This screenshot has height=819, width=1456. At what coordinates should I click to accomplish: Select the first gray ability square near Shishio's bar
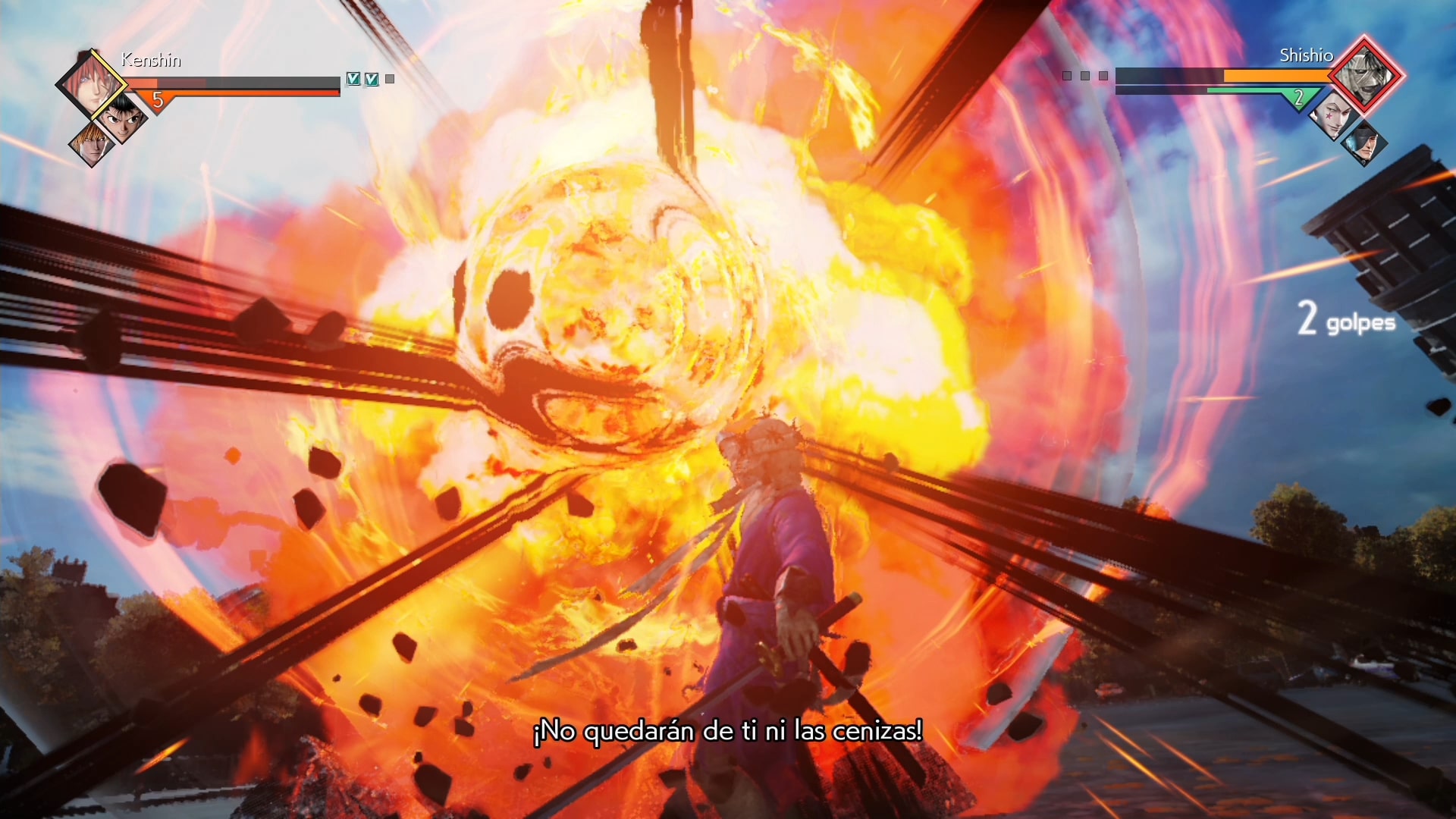click(1067, 76)
